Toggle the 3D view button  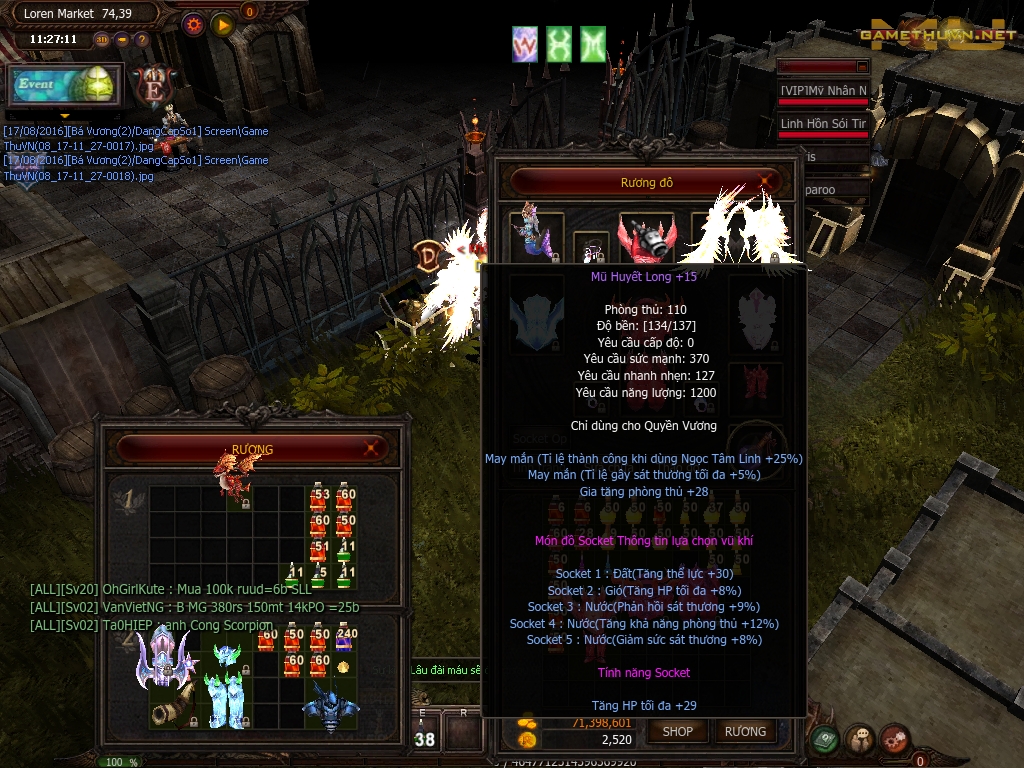click(x=102, y=40)
